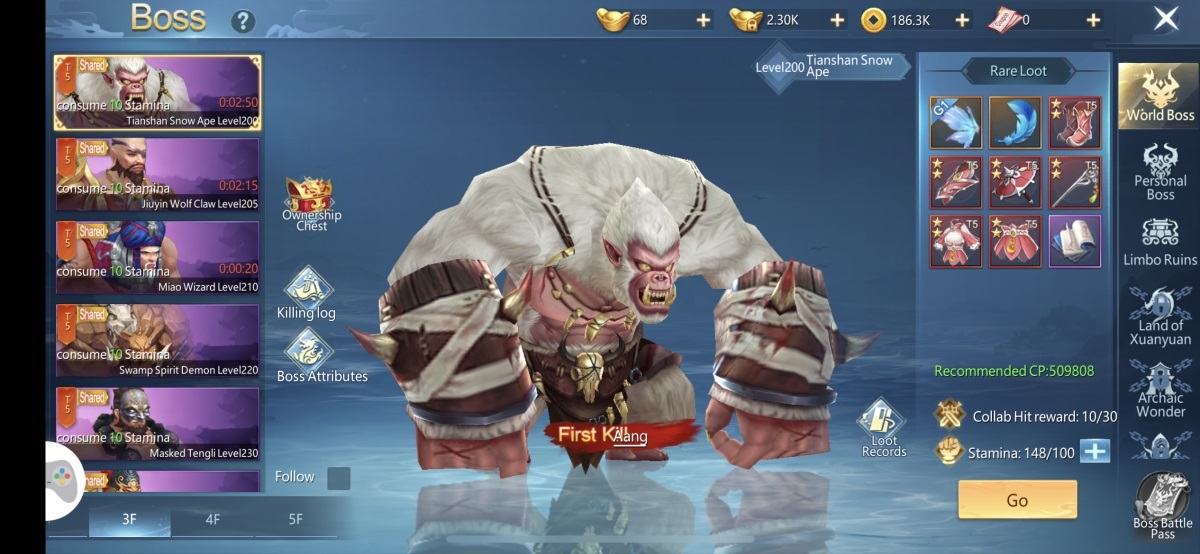Open the Personal Boss category
Screen dimensions: 1200x554
pyautogui.click(x=1159, y=170)
